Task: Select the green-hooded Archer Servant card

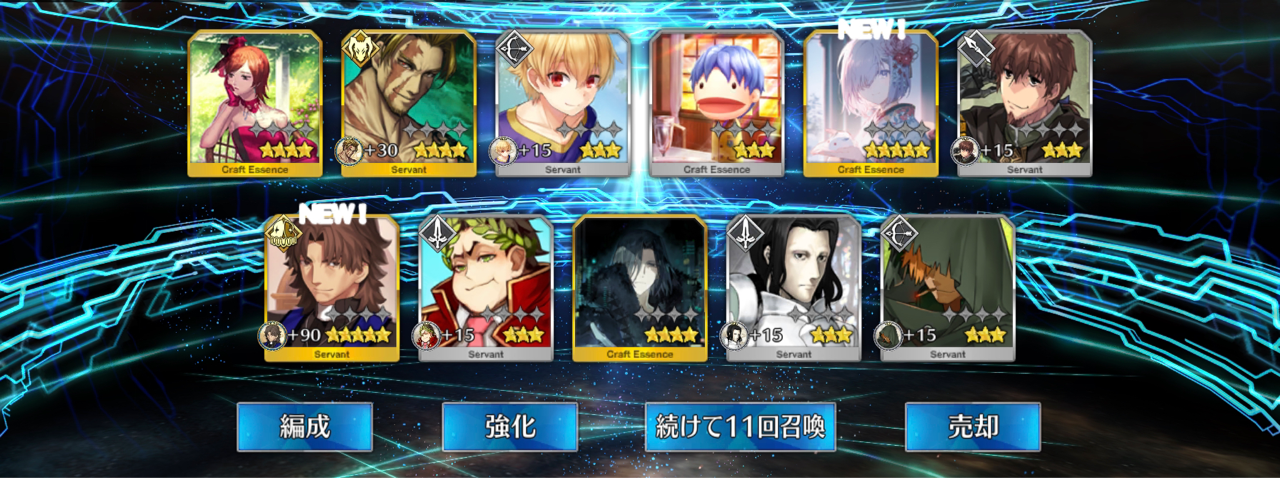Action: tap(947, 287)
